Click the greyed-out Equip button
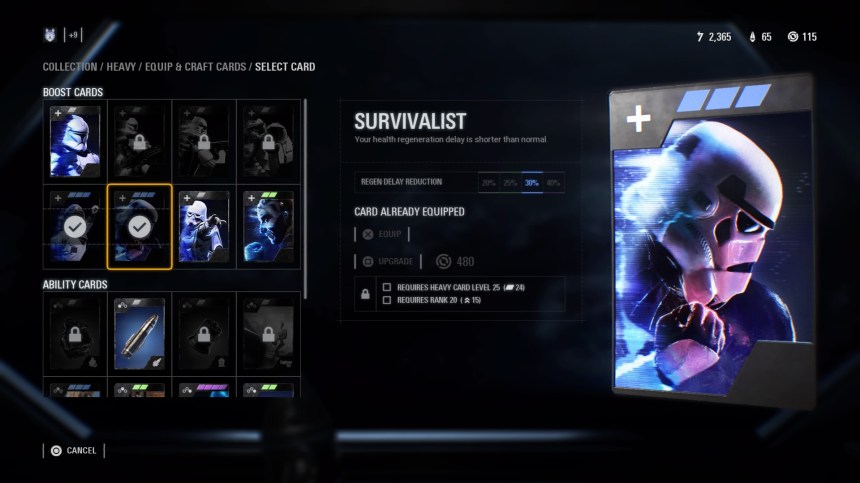Screen dimensions: 860x483 tap(382, 234)
